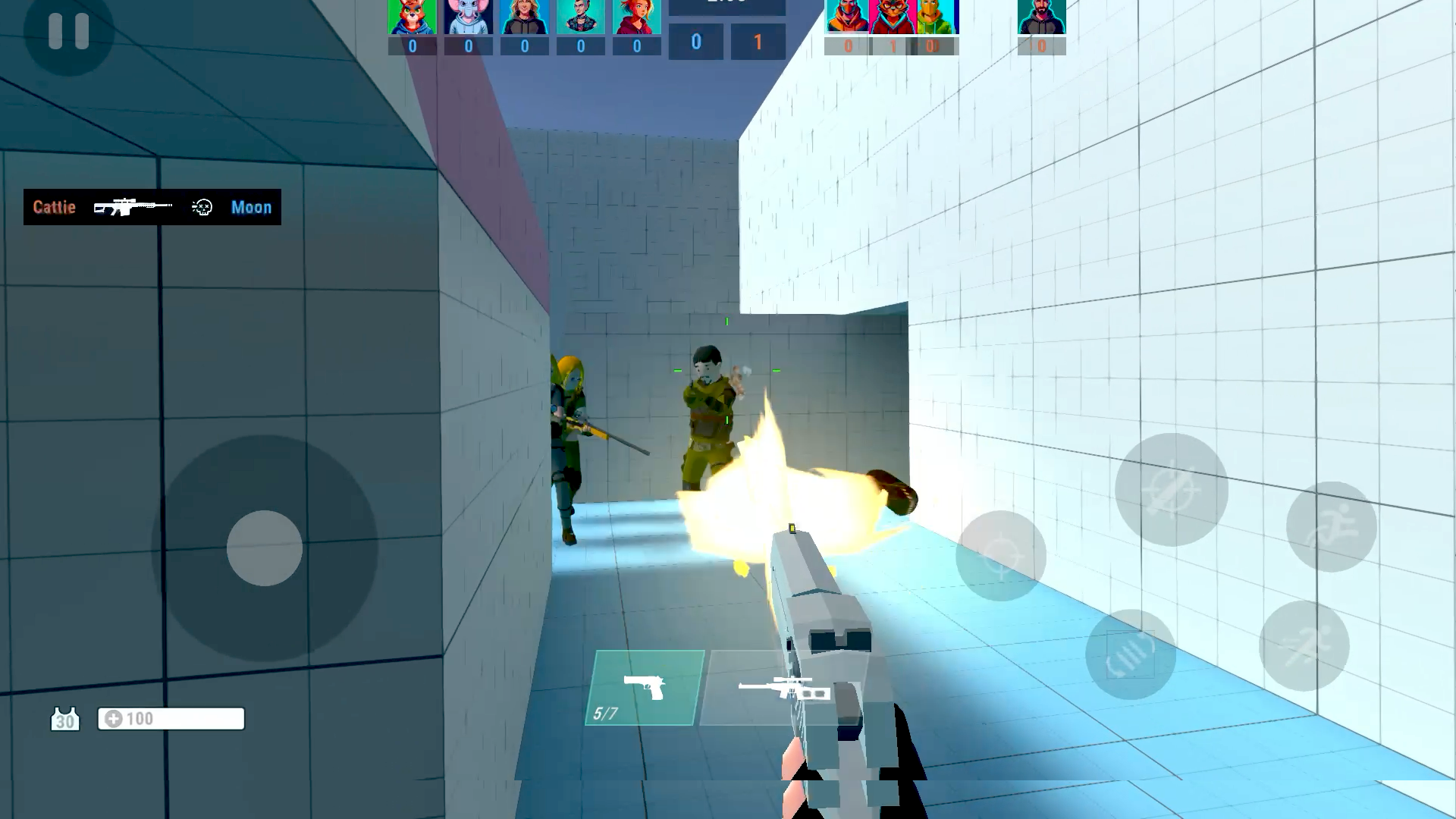Open the lone orange team player's portrait
Viewport: 1456px width, 819px height.
[x=1041, y=15]
